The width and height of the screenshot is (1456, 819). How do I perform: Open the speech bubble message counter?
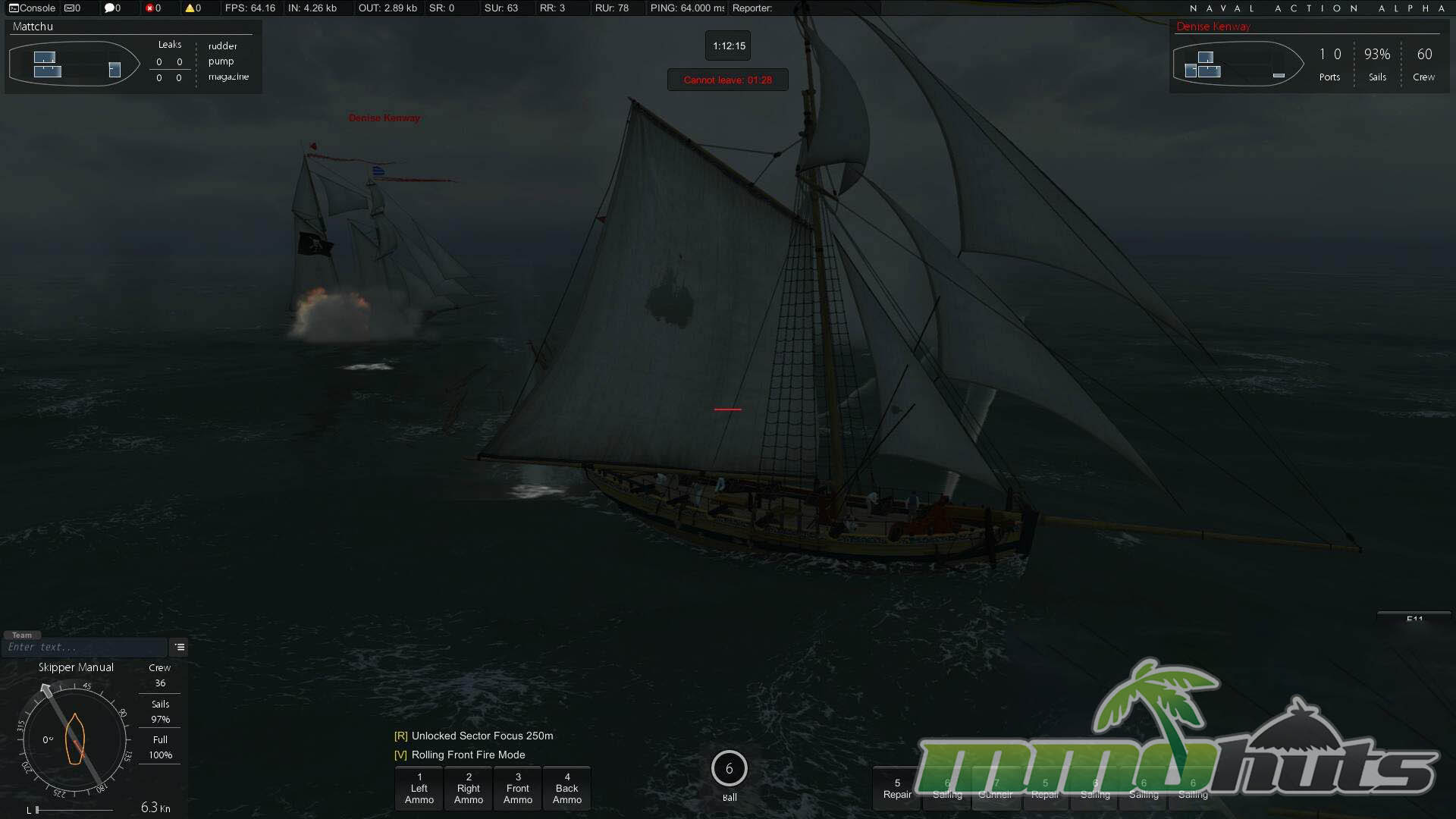point(111,8)
